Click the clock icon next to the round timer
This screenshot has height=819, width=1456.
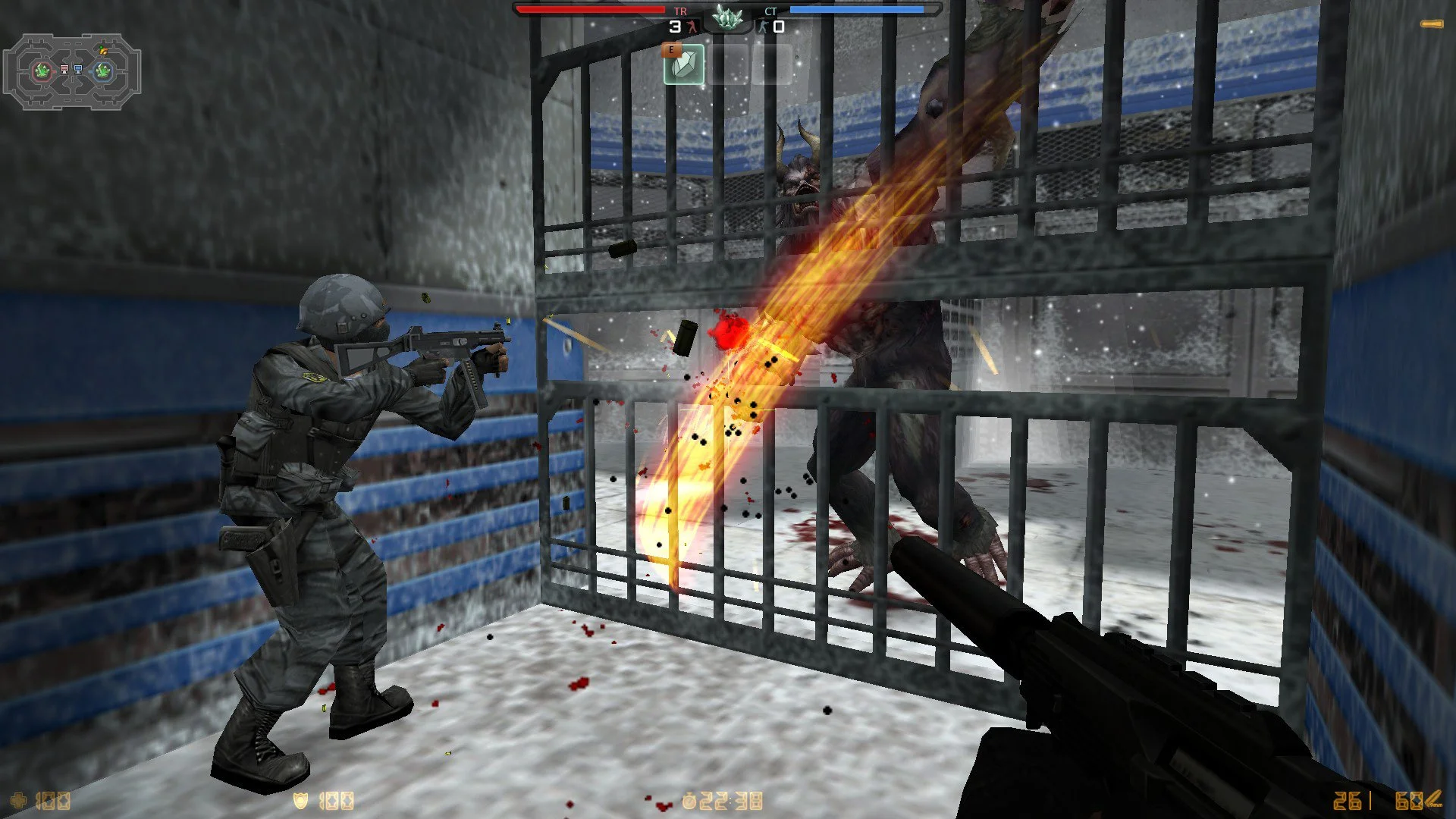[x=689, y=802]
